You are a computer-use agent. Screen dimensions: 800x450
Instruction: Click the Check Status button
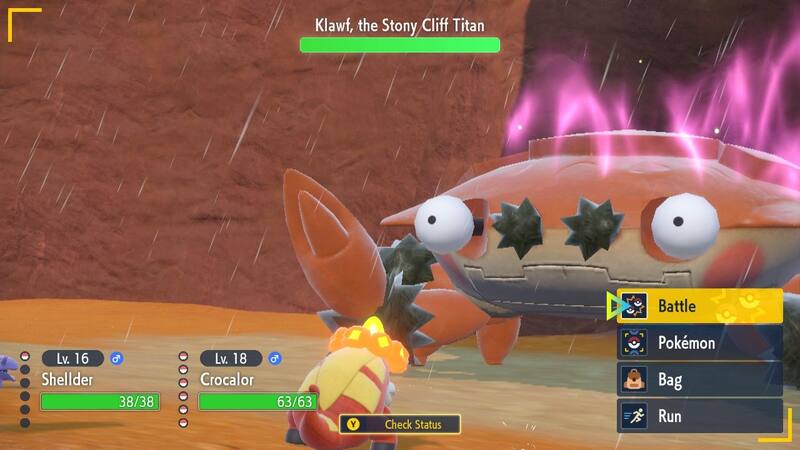(400, 424)
